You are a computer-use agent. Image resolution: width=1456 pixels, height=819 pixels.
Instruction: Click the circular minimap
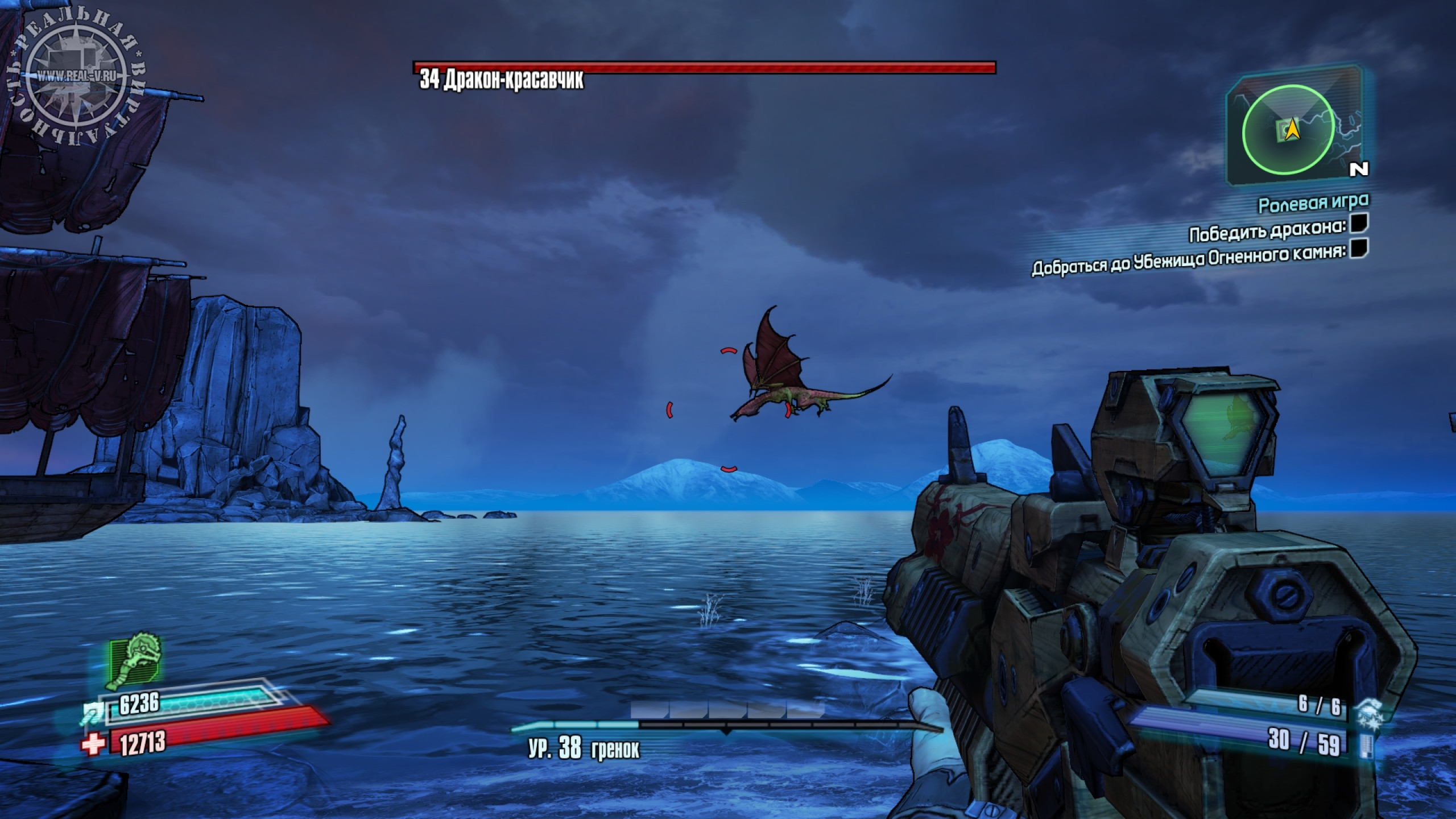[x=1288, y=132]
